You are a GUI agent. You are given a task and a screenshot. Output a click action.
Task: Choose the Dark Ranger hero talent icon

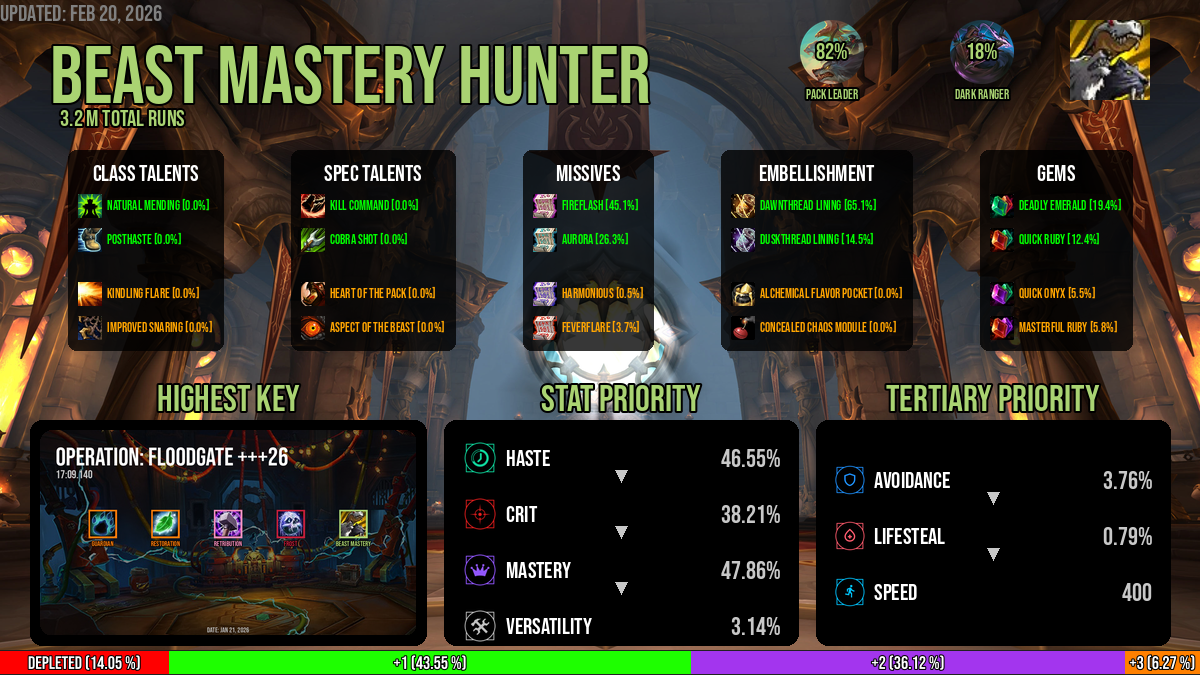coord(981,52)
